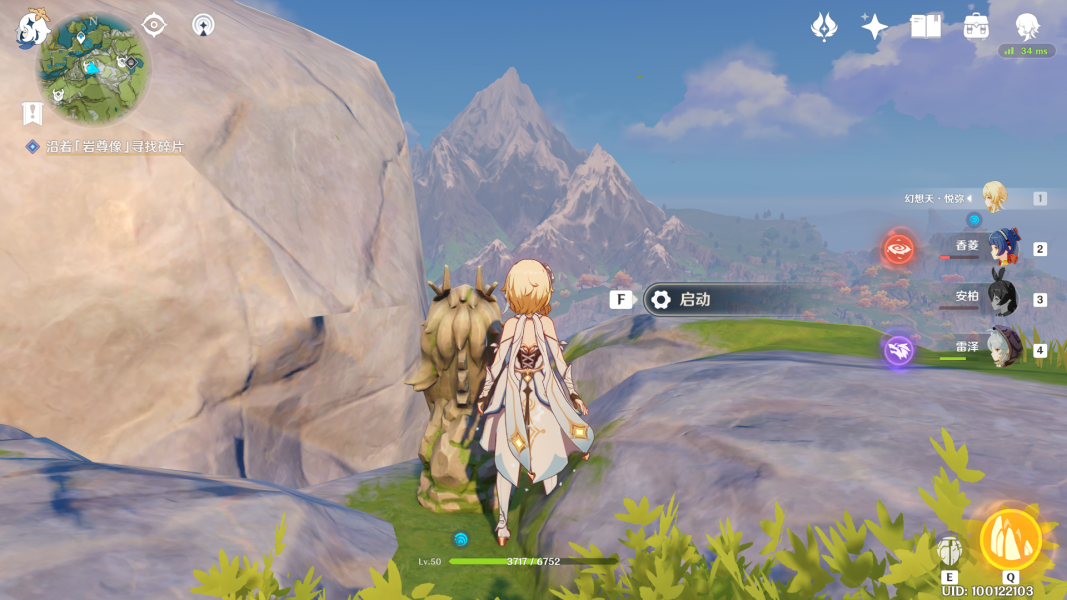
Task: Open the backpack inventory
Action: pos(977,27)
